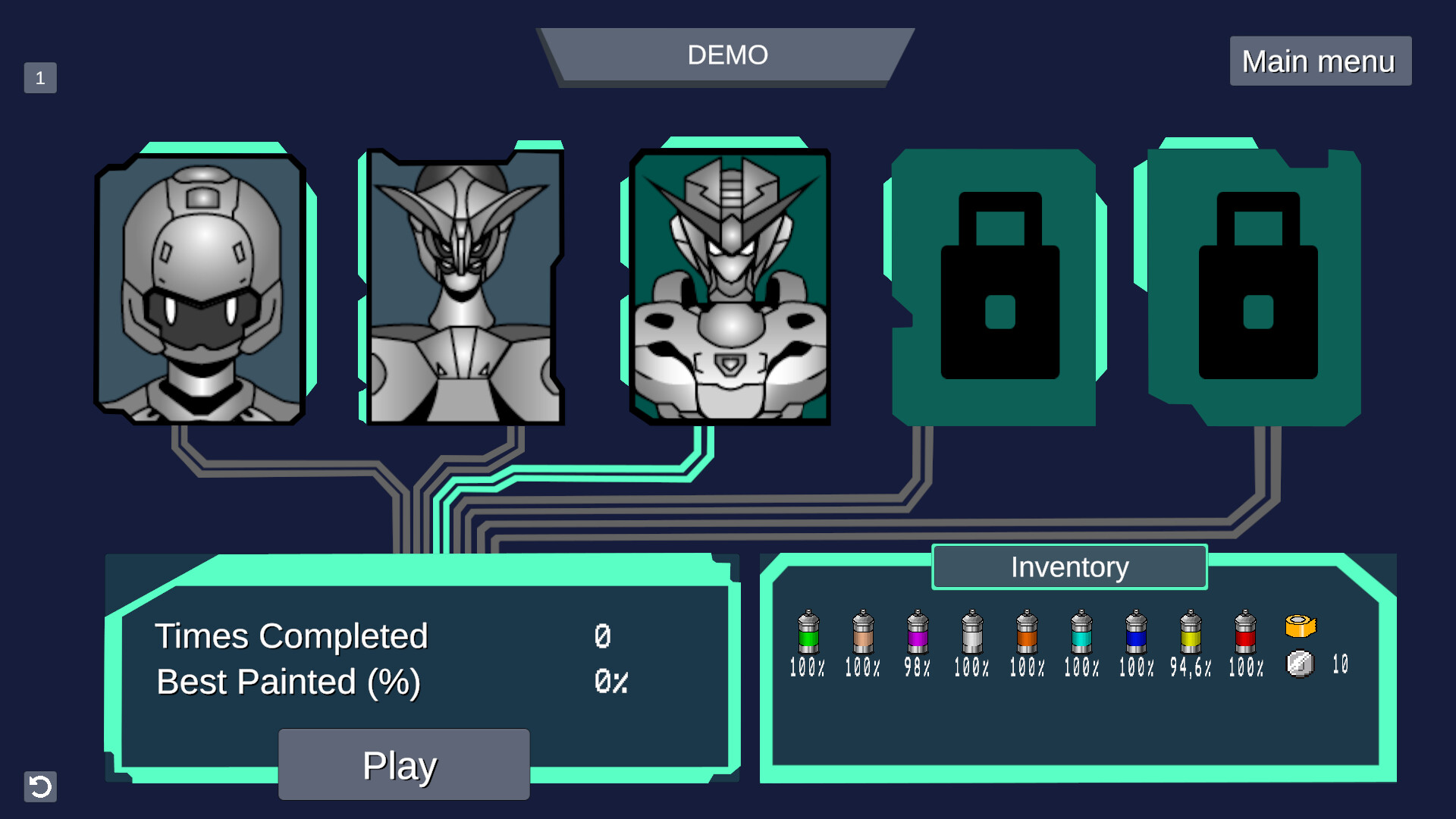1456x819 pixels.
Task: Click the page indicator labeled 1
Action: pyautogui.click(x=40, y=76)
